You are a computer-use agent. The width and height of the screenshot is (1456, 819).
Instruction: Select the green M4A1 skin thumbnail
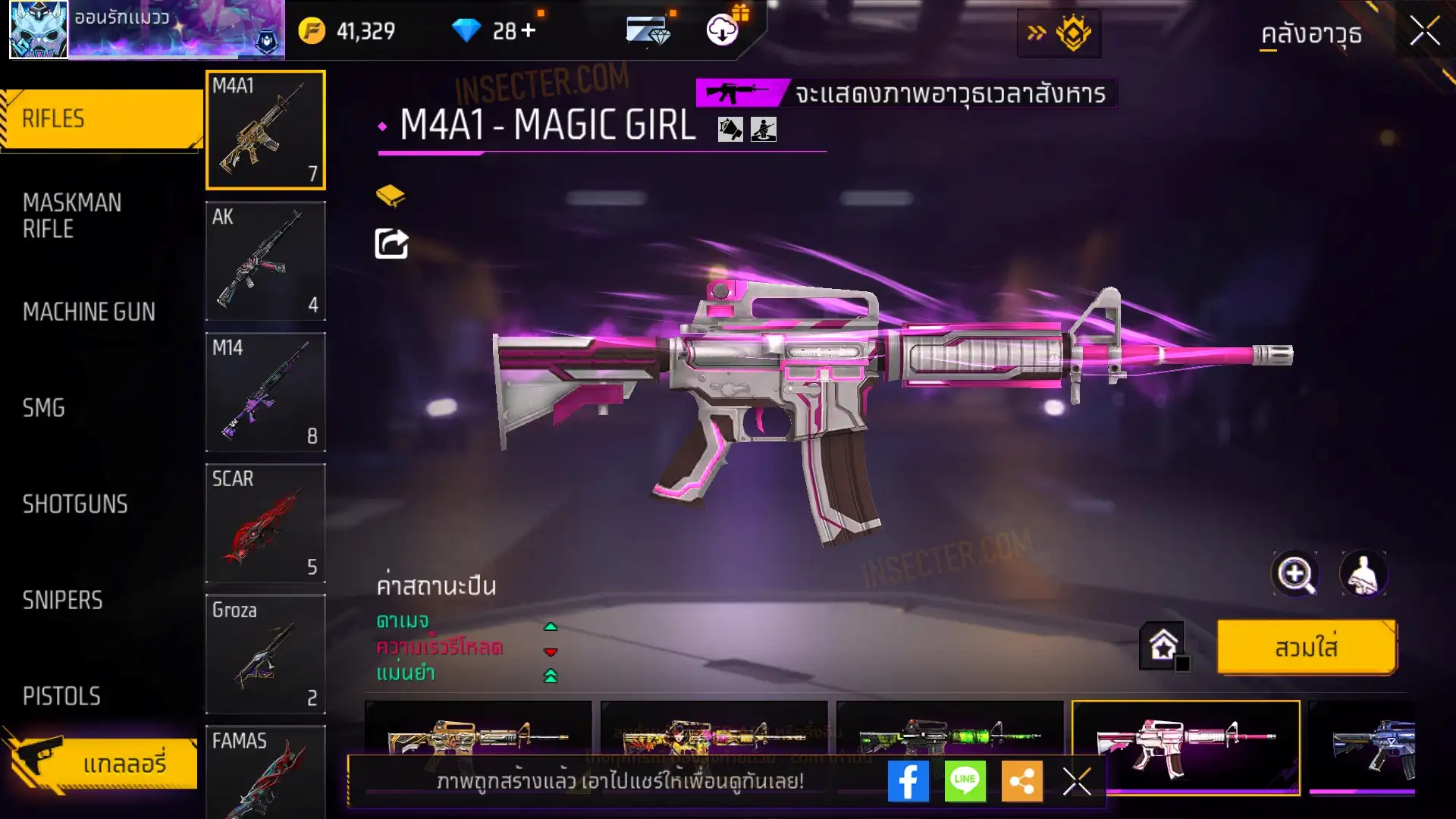[949, 732]
